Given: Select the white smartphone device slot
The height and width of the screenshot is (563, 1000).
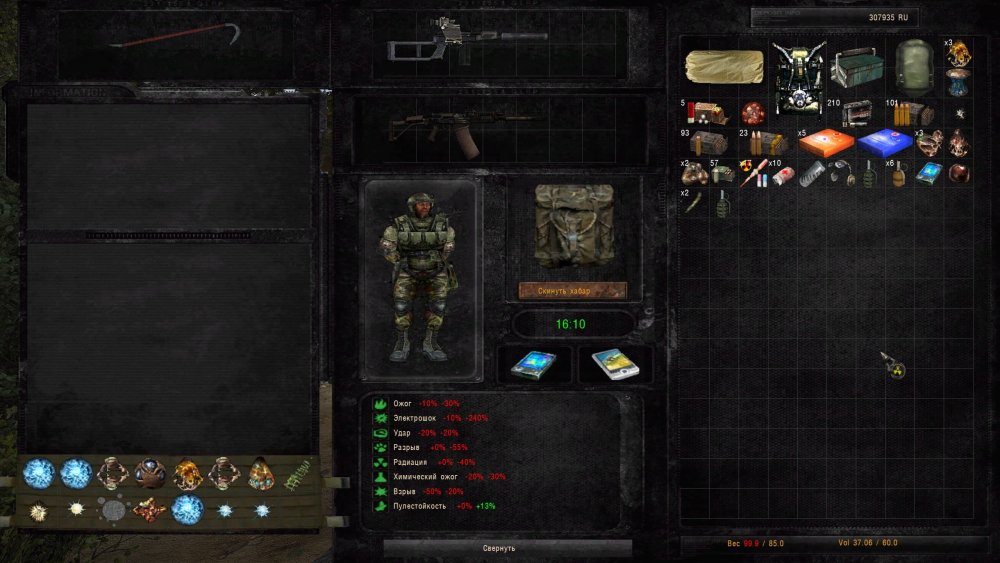Looking at the screenshot, I should (x=615, y=365).
